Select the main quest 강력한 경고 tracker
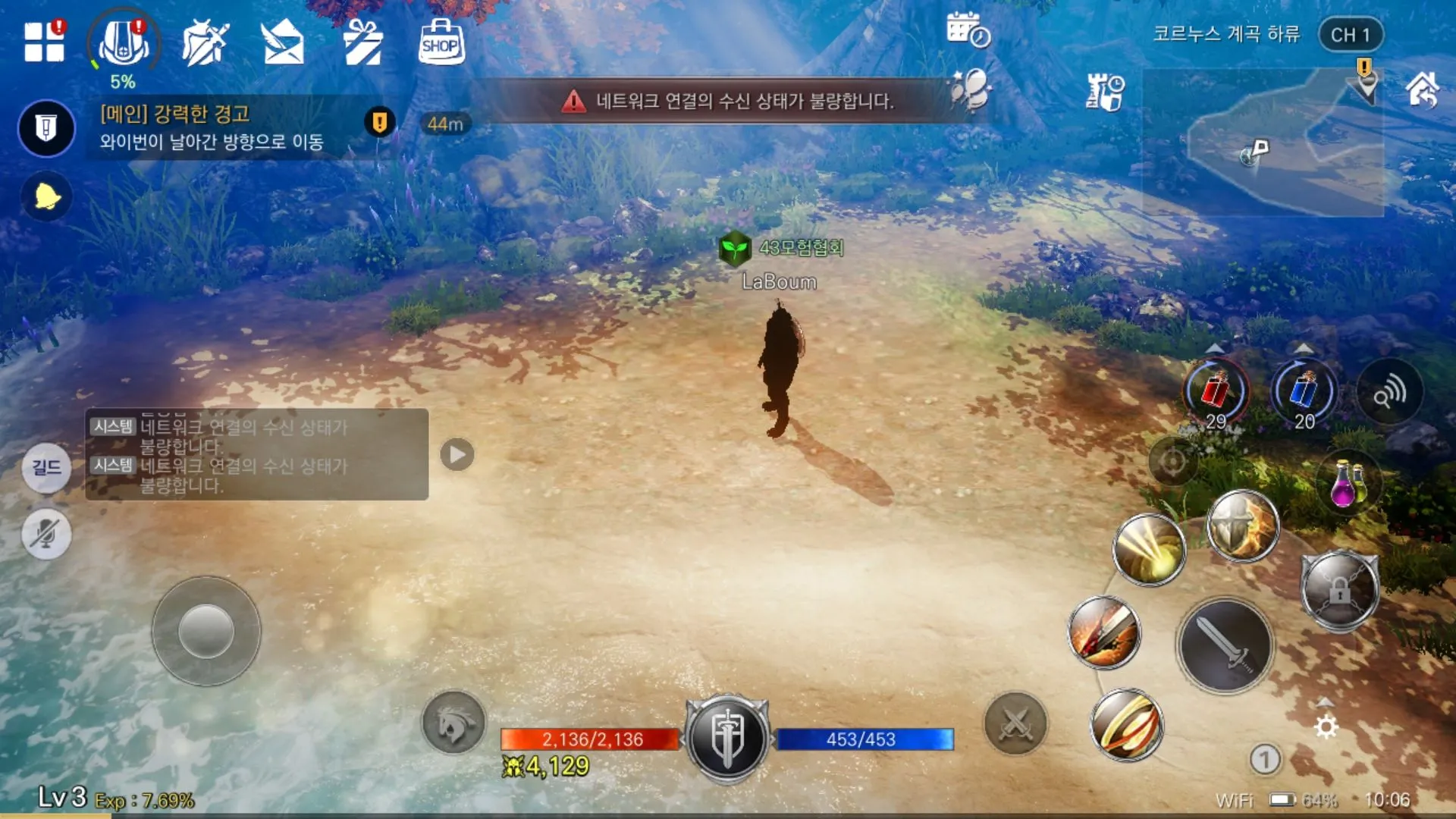 pyautogui.click(x=212, y=127)
